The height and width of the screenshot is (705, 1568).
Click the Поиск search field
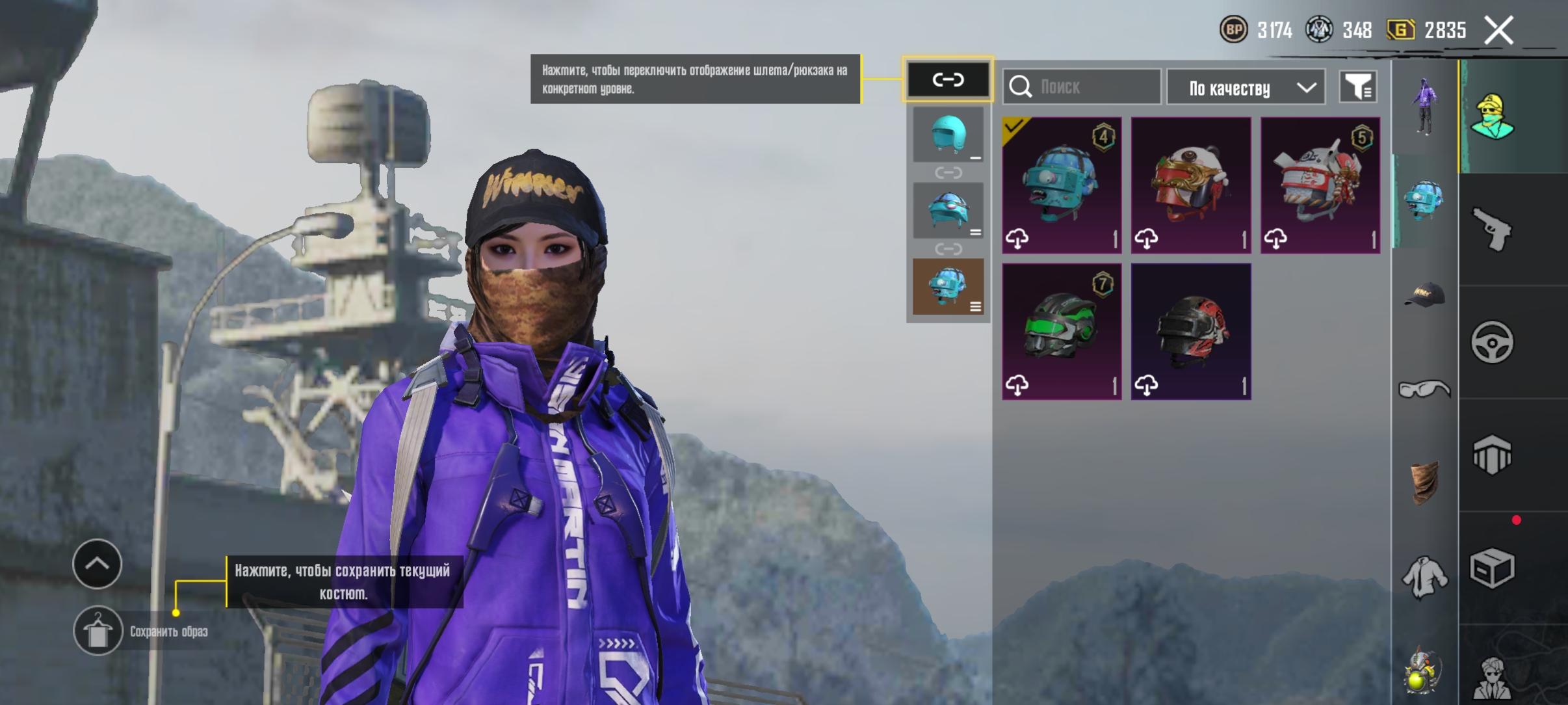click(1082, 86)
